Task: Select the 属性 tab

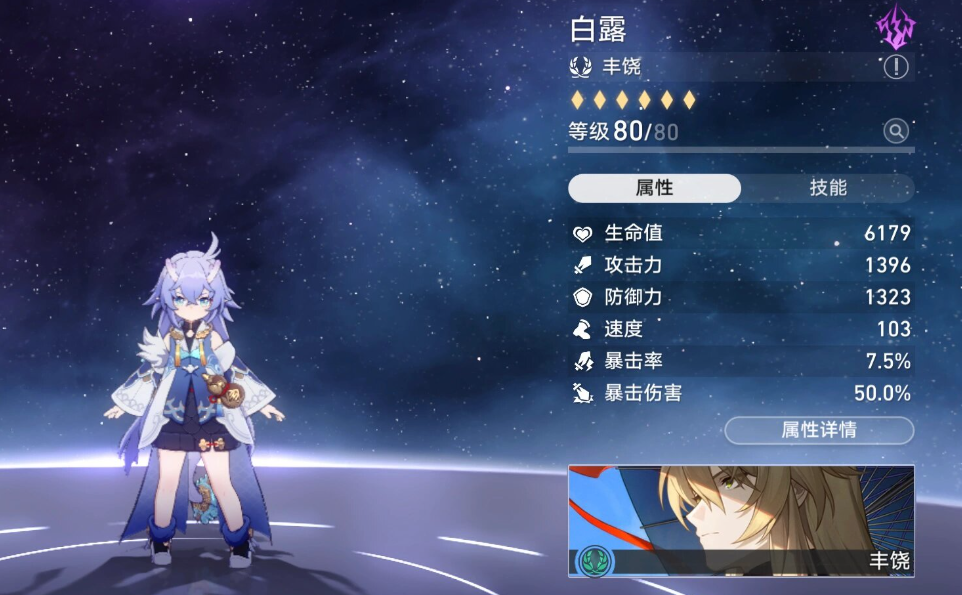Action: (654, 188)
